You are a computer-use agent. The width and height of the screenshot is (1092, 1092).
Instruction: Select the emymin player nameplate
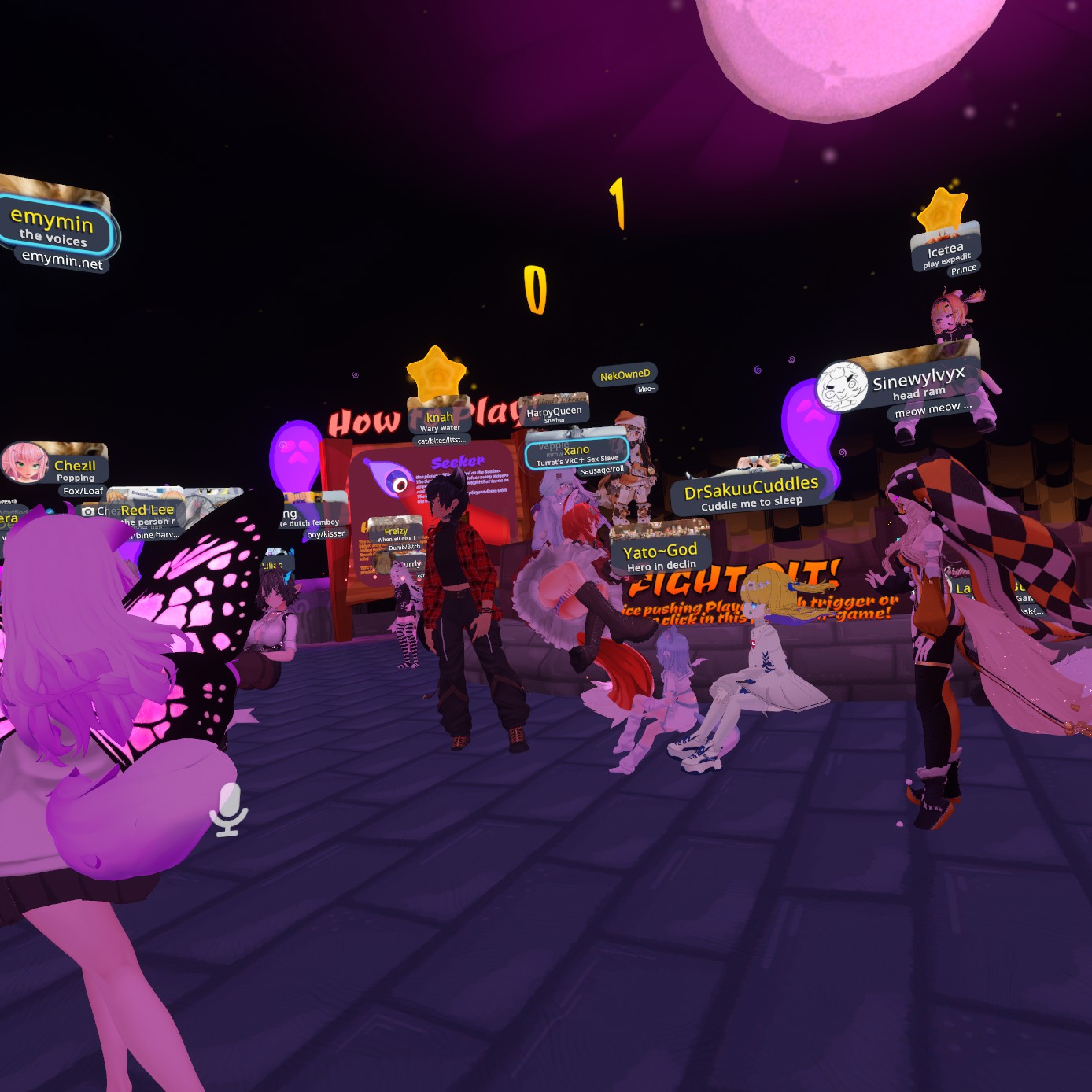(53, 227)
